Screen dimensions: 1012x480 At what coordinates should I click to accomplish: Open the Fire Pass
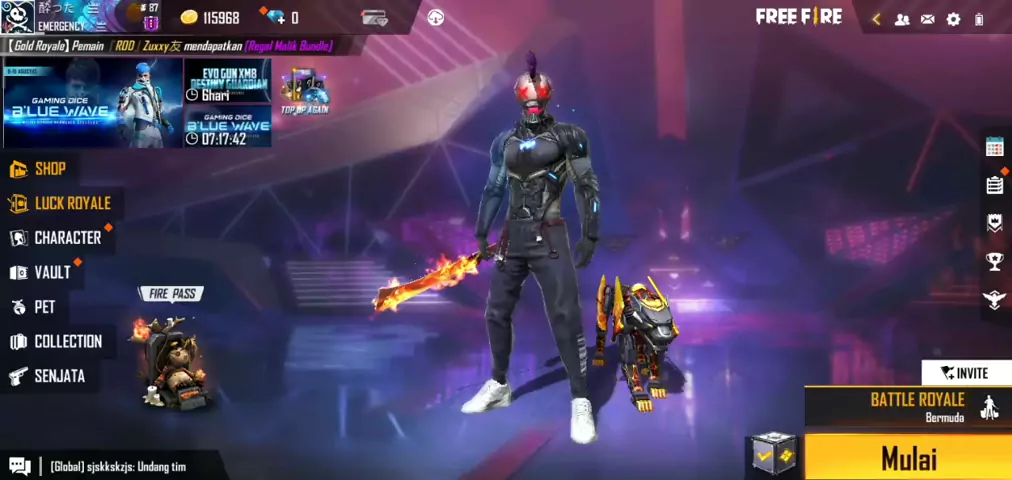pyautogui.click(x=170, y=350)
